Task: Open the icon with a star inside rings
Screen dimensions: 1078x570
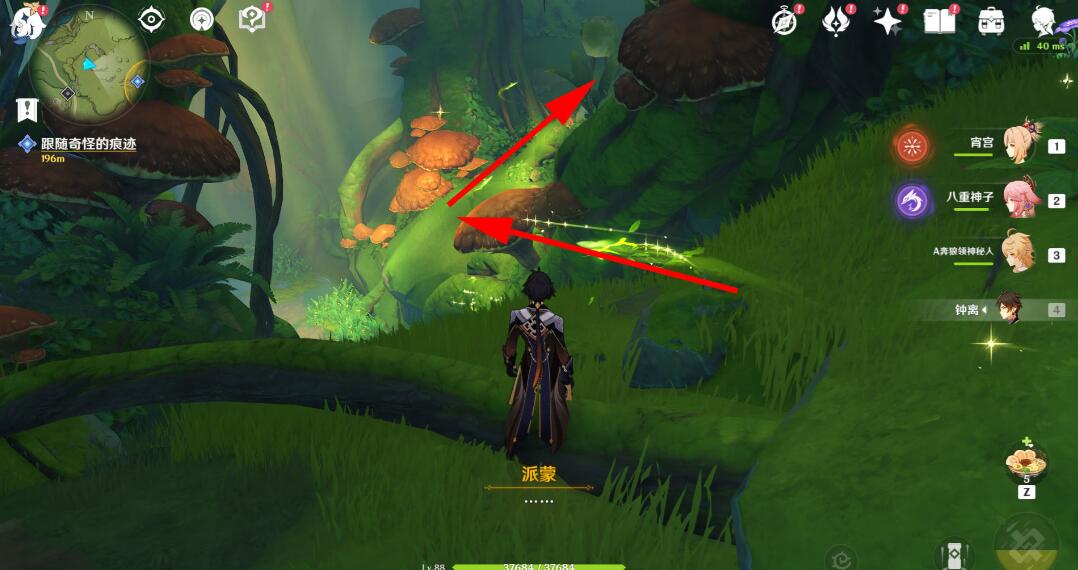Action: (202, 19)
